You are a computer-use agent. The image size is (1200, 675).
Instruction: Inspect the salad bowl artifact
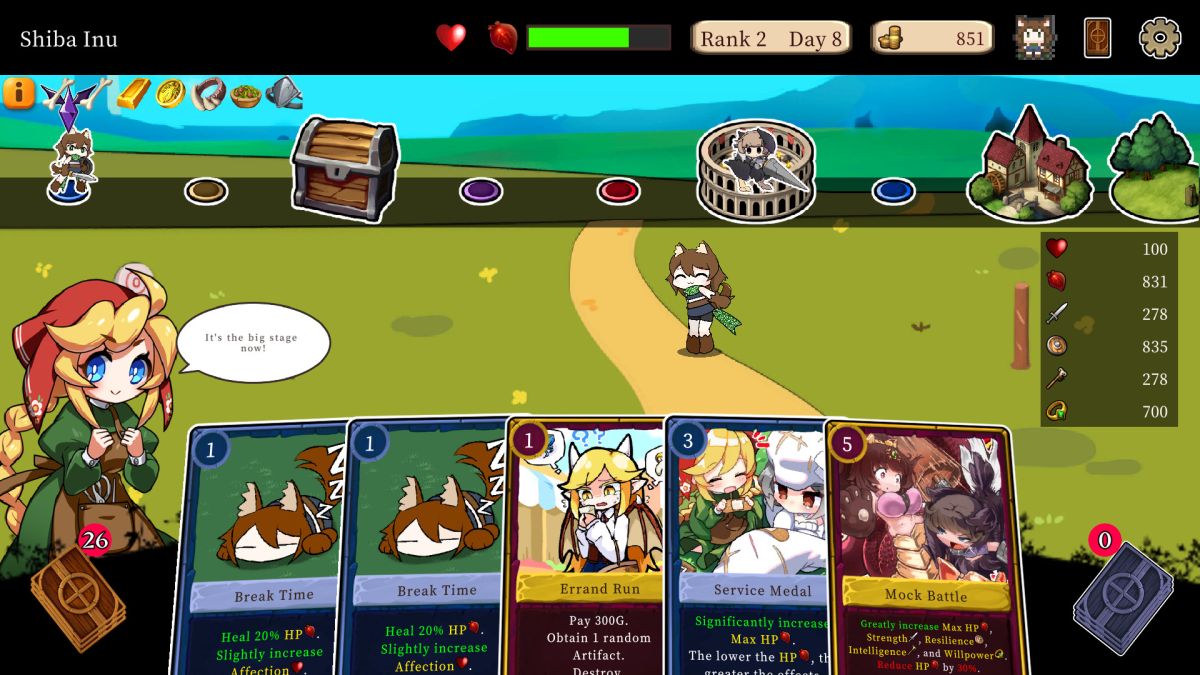pyautogui.click(x=246, y=95)
